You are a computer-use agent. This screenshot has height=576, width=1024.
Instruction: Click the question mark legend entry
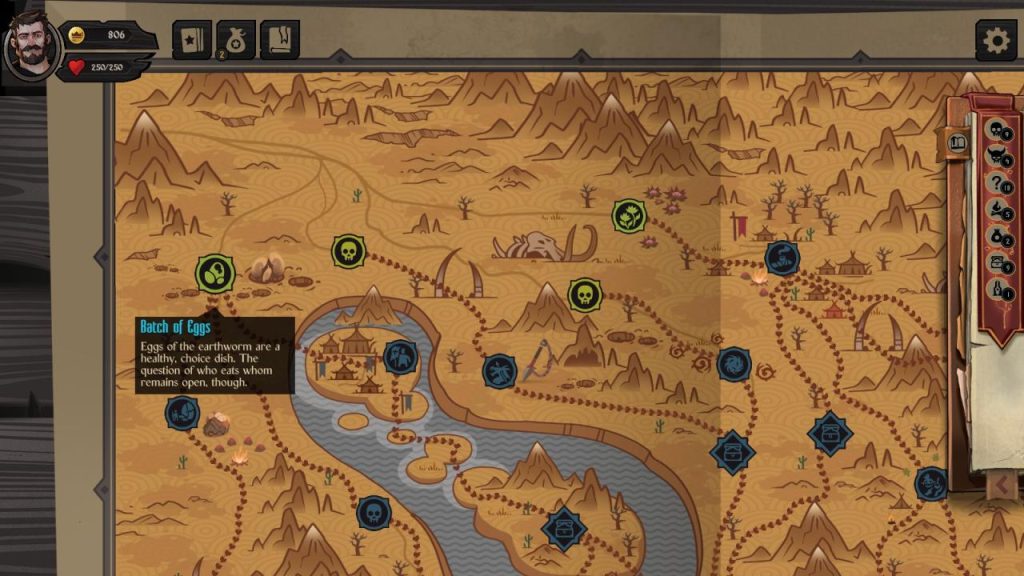point(997,183)
